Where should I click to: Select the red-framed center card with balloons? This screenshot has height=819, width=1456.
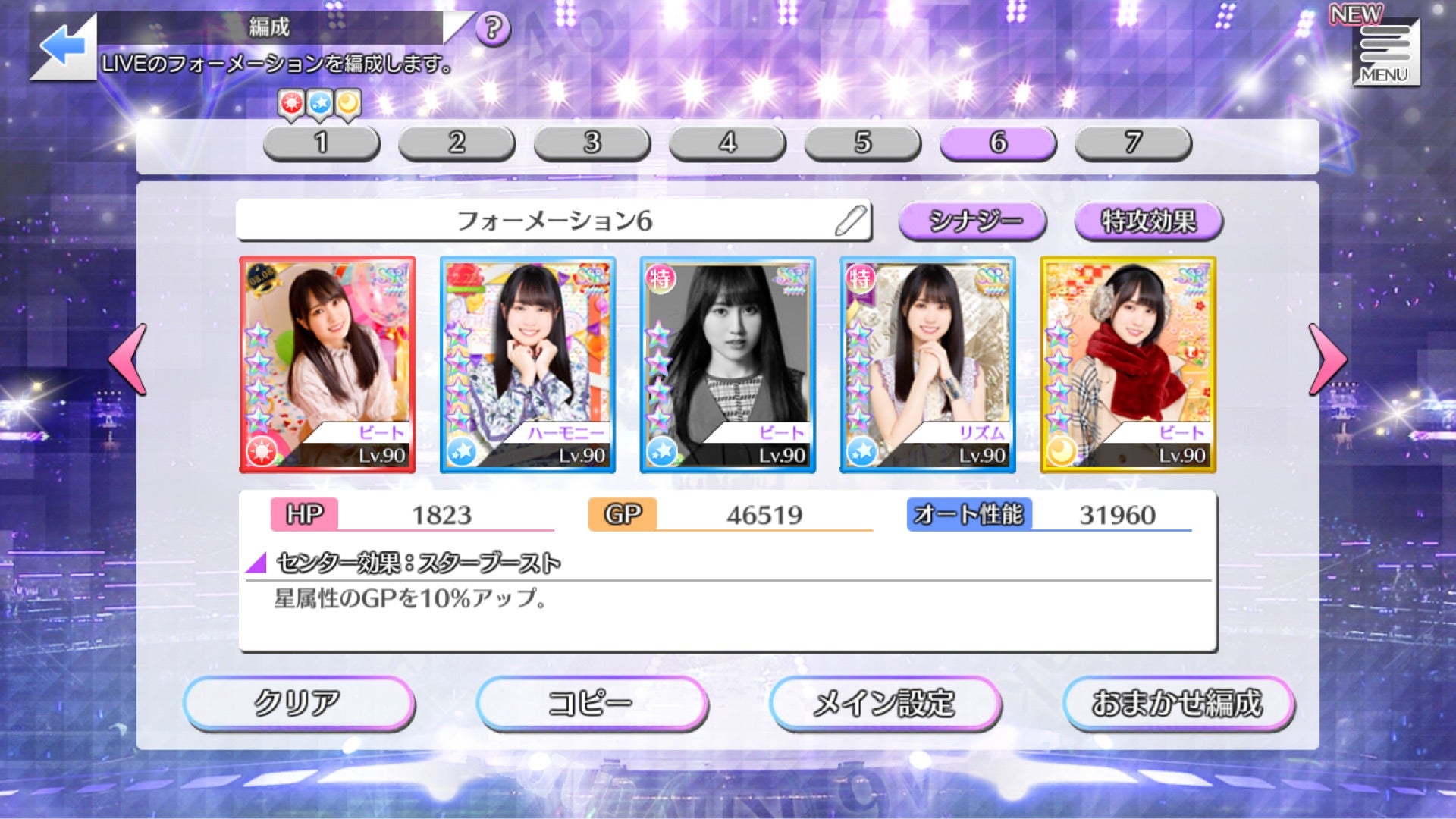pyautogui.click(x=328, y=365)
